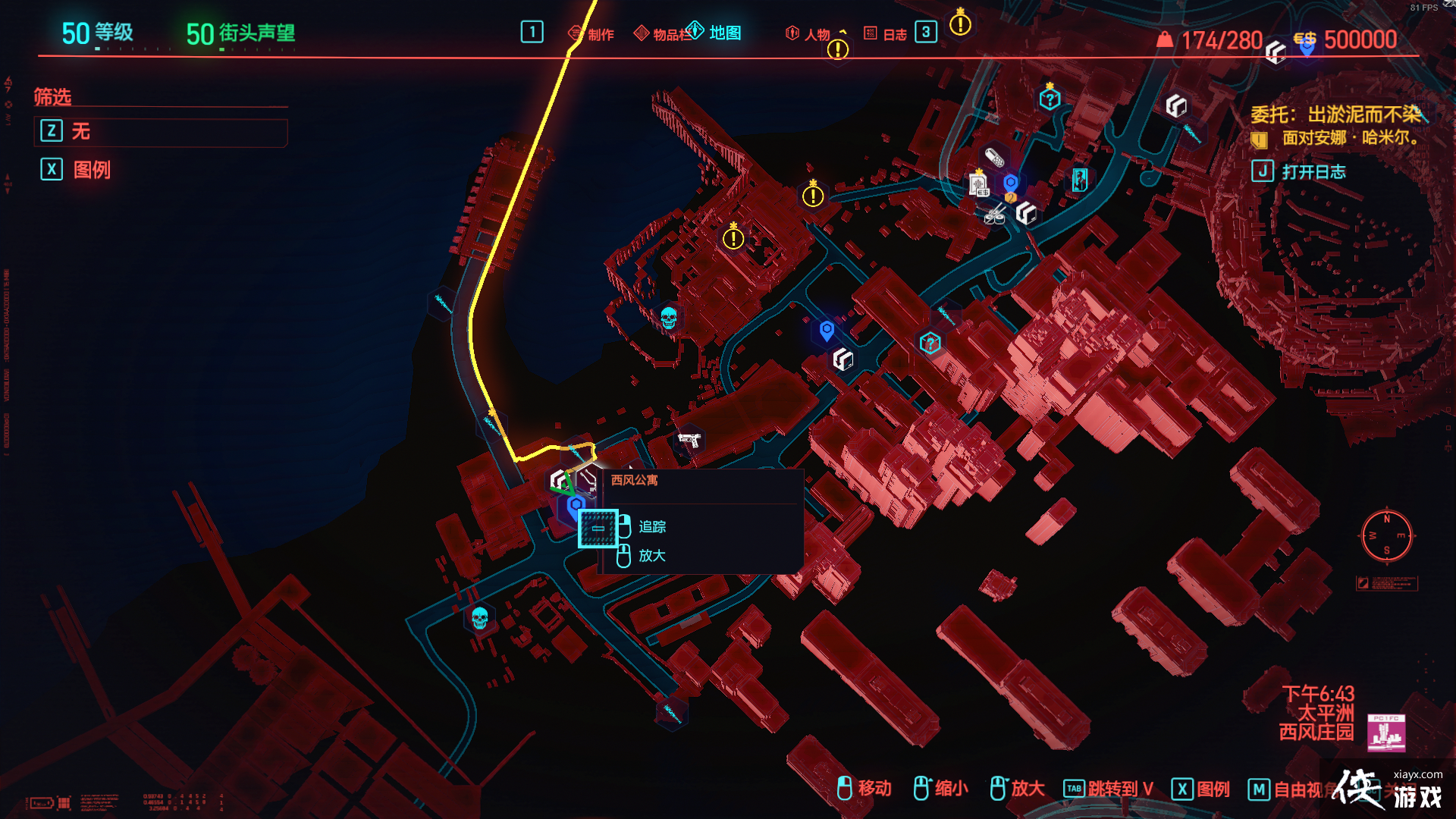
Task: Open the 人物 character tab
Action: (x=808, y=34)
